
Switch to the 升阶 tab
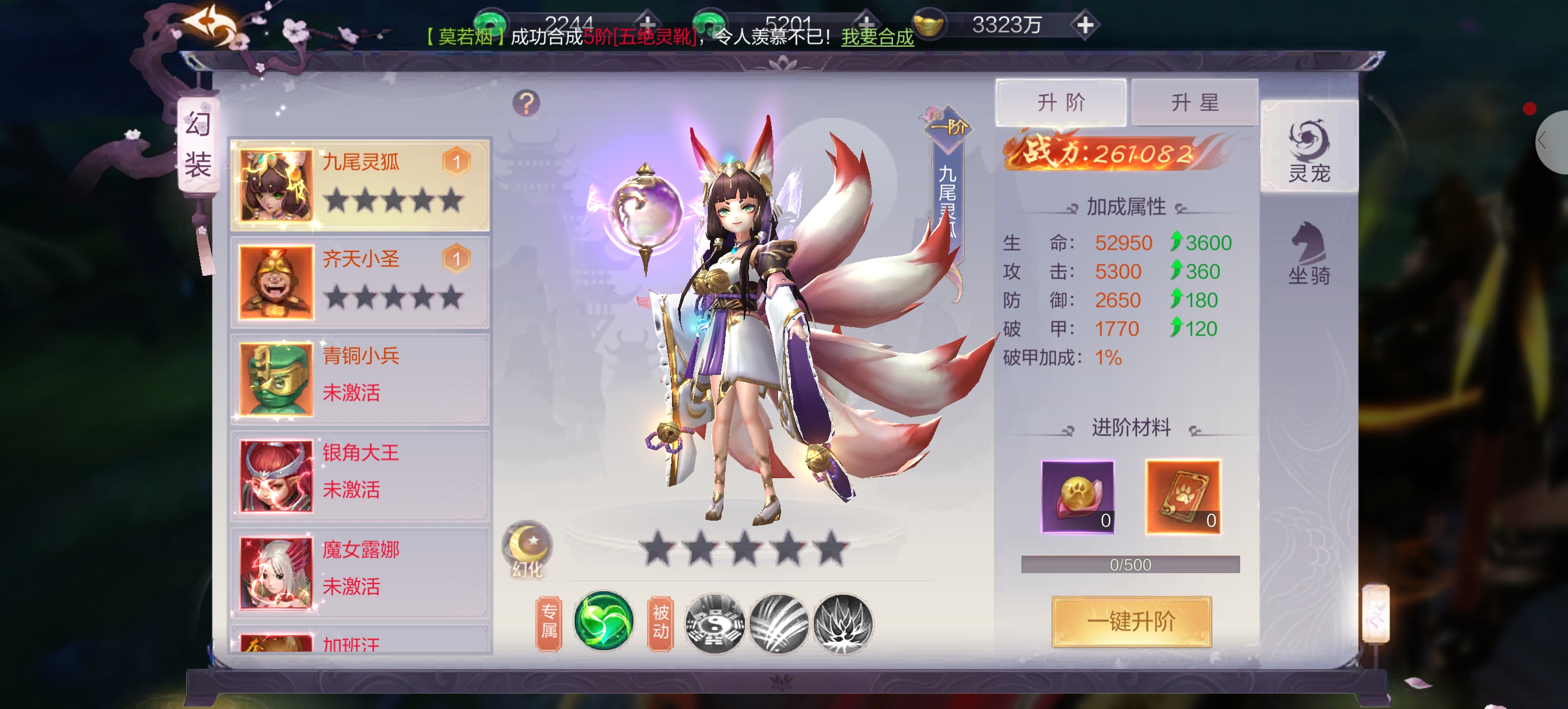pyautogui.click(x=1060, y=102)
